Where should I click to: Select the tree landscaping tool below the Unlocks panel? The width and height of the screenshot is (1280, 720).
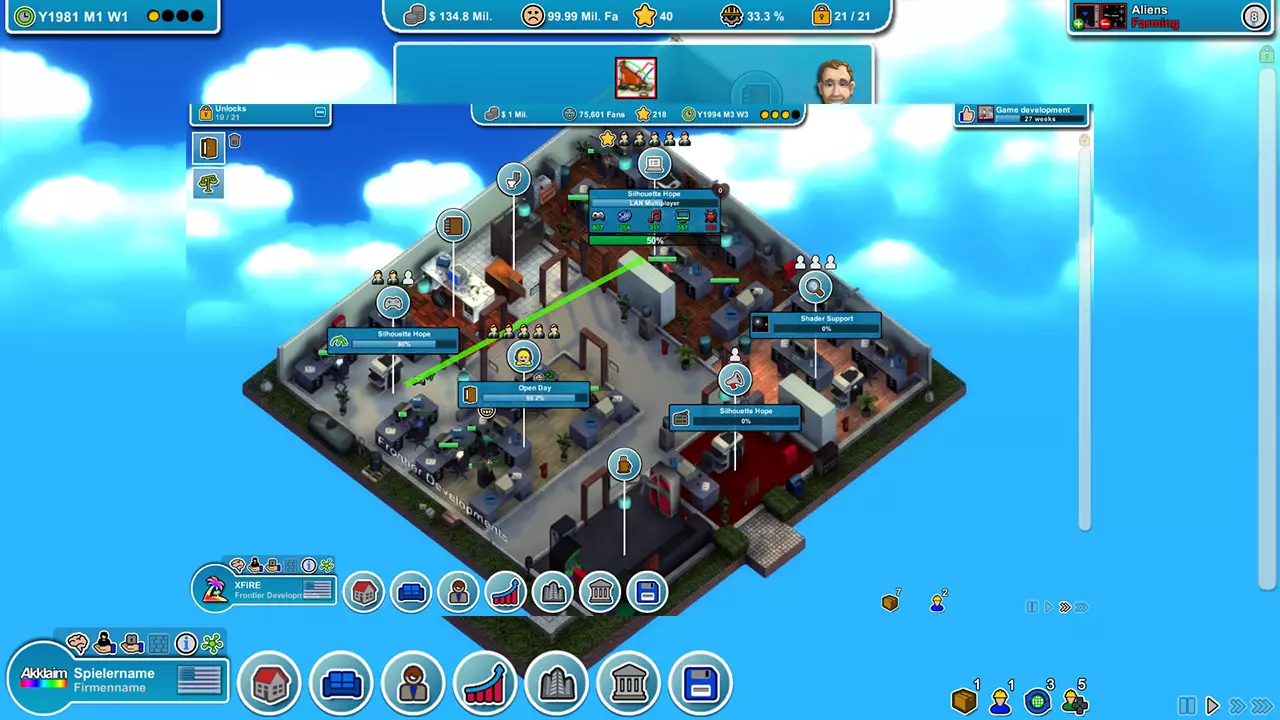click(x=208, y=182)
